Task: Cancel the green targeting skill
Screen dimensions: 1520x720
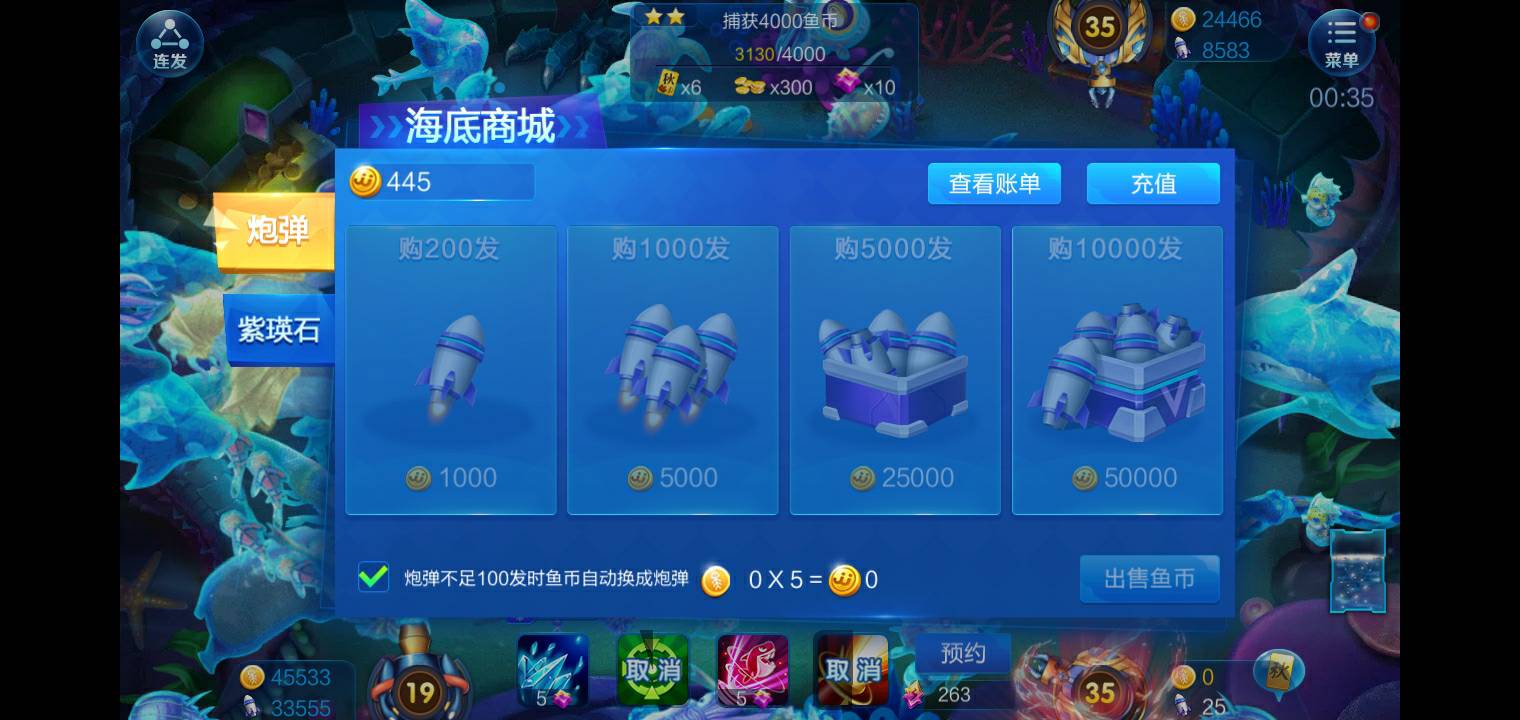Action: 652,668
